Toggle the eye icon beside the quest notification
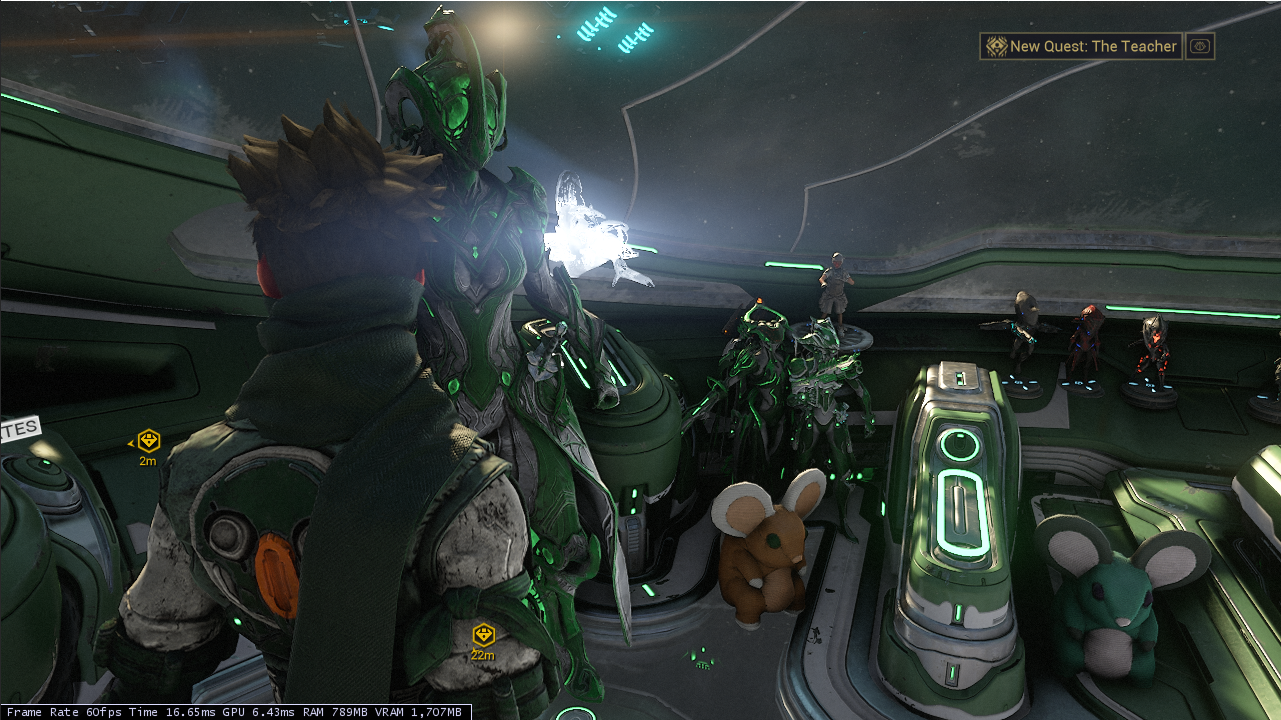1281x720 pixels. click(x=1200, y=46)
